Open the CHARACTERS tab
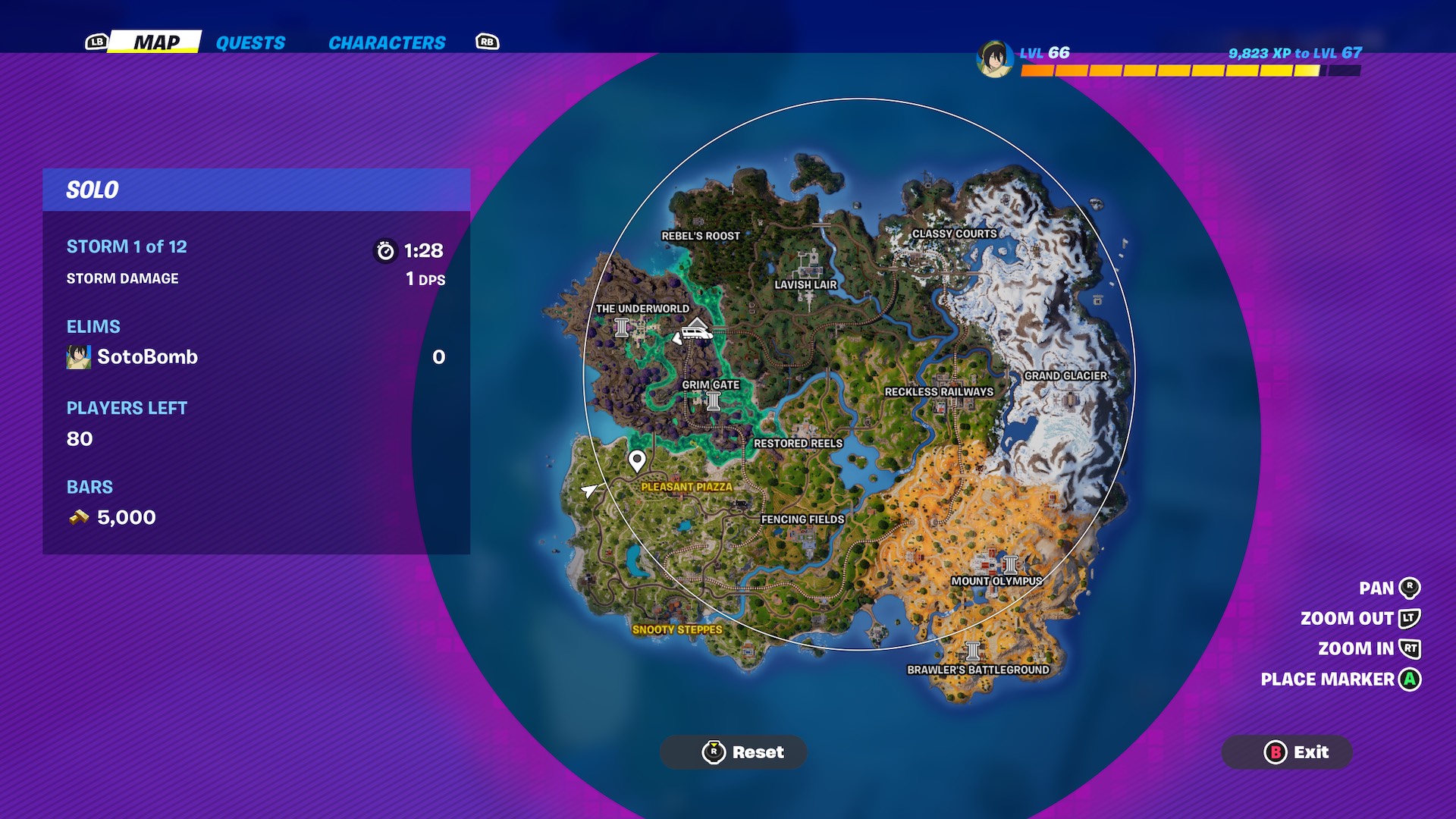 tap(386, 43)
